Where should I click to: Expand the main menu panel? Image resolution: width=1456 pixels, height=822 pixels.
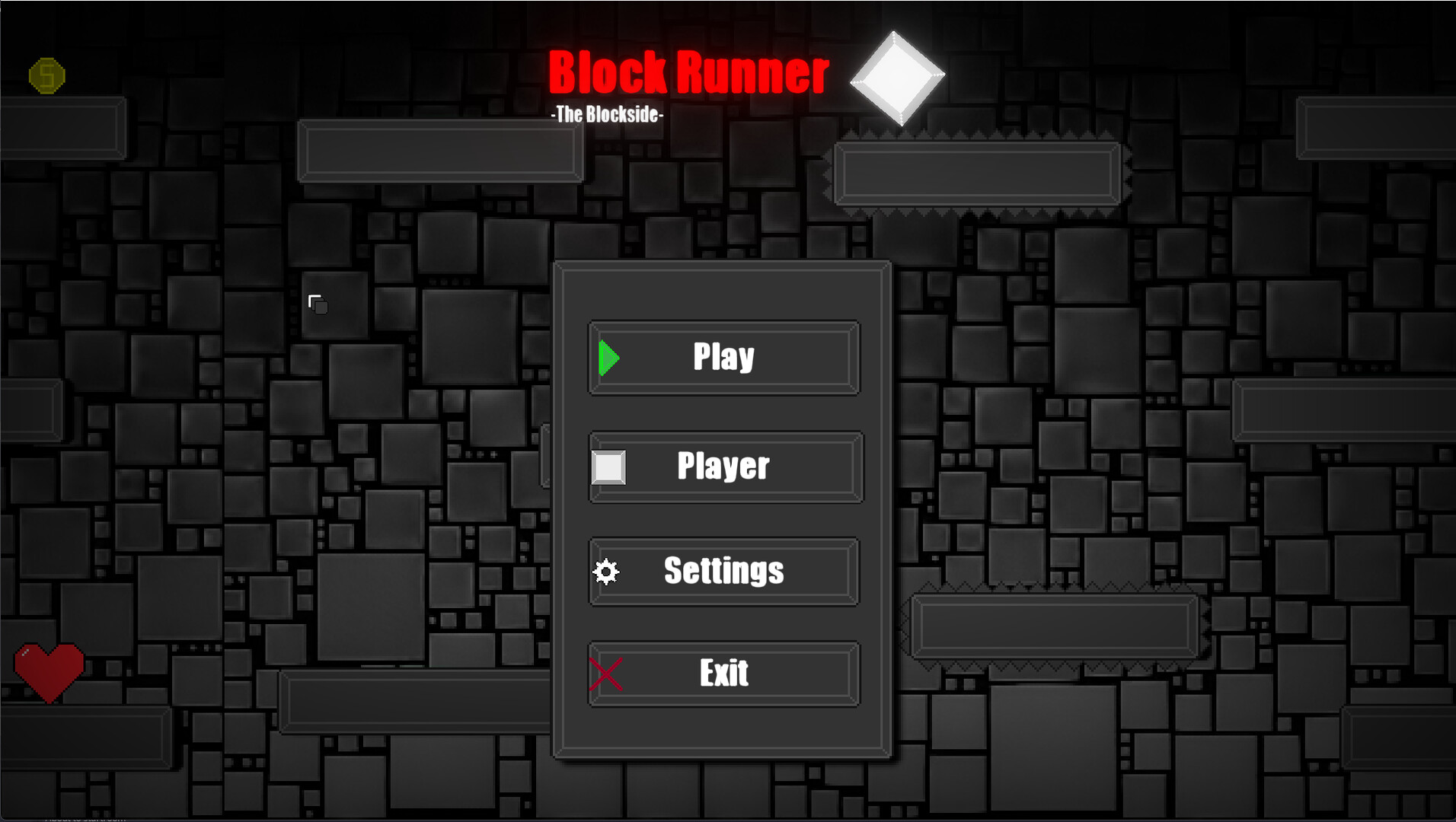722,510
